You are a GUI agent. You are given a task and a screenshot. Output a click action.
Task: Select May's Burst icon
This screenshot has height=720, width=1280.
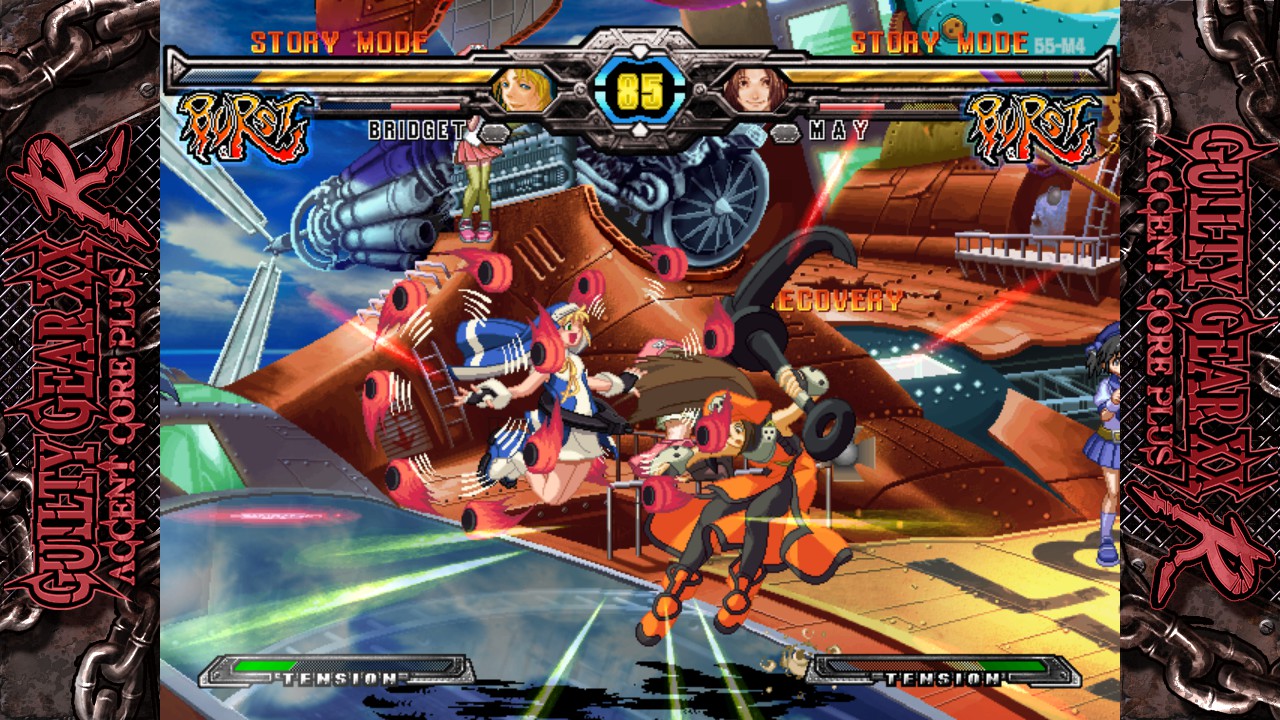click(1033, 127)
